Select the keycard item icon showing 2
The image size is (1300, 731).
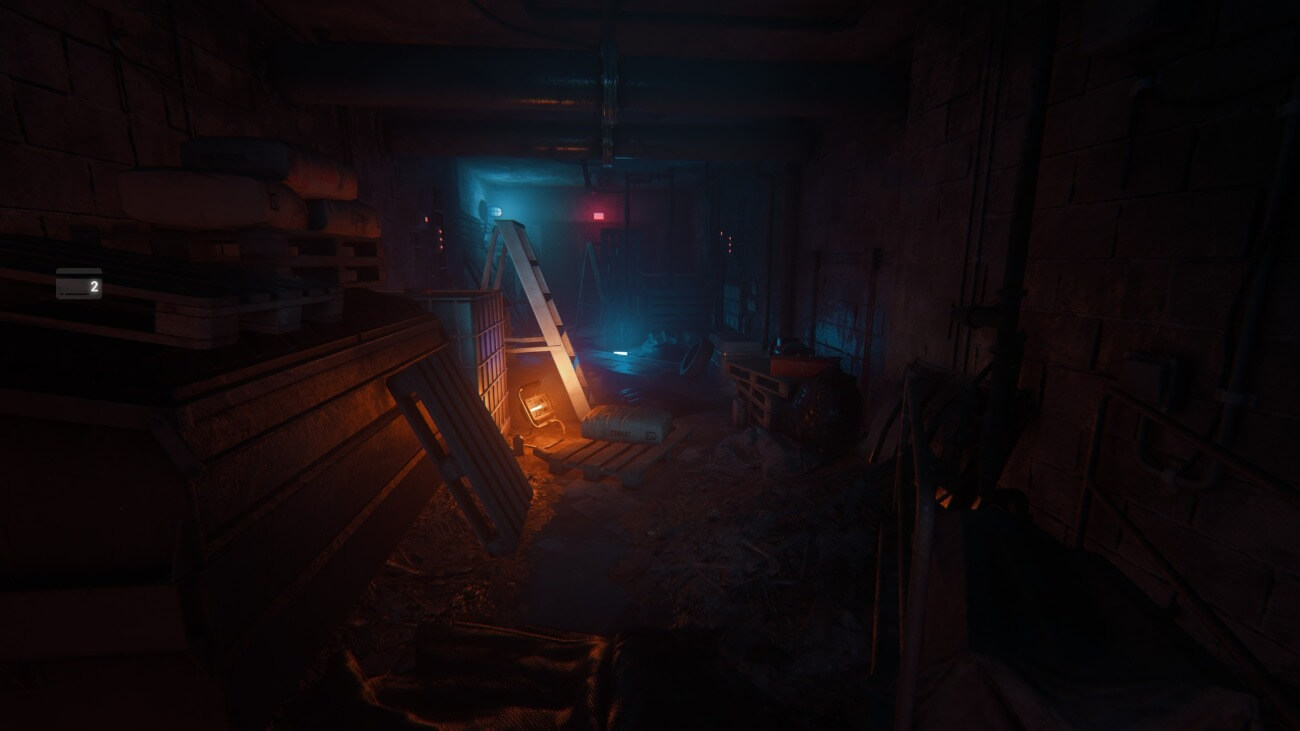click(x=78, y=285)
